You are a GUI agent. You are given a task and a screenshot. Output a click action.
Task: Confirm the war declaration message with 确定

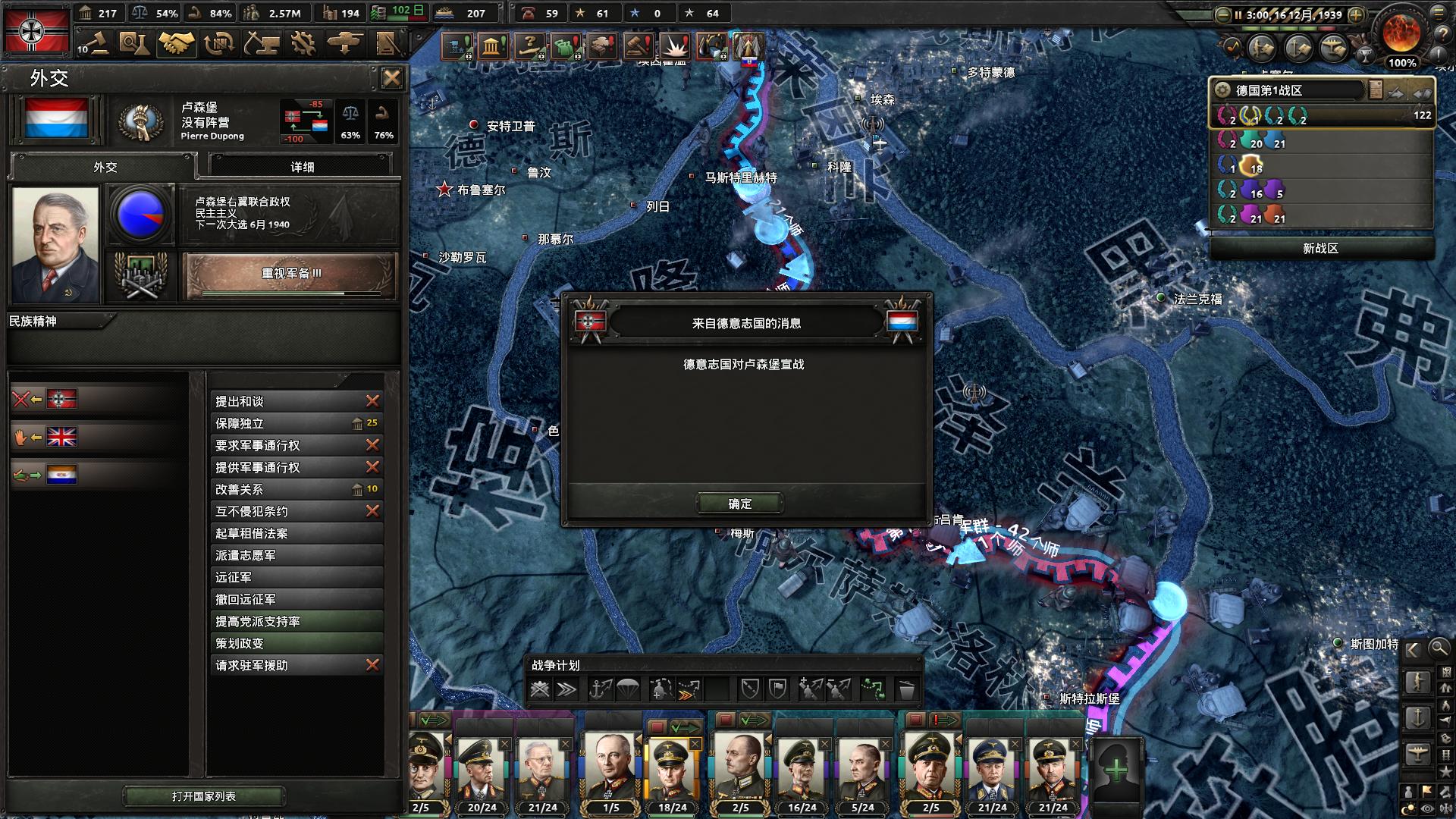pos(740,504)
